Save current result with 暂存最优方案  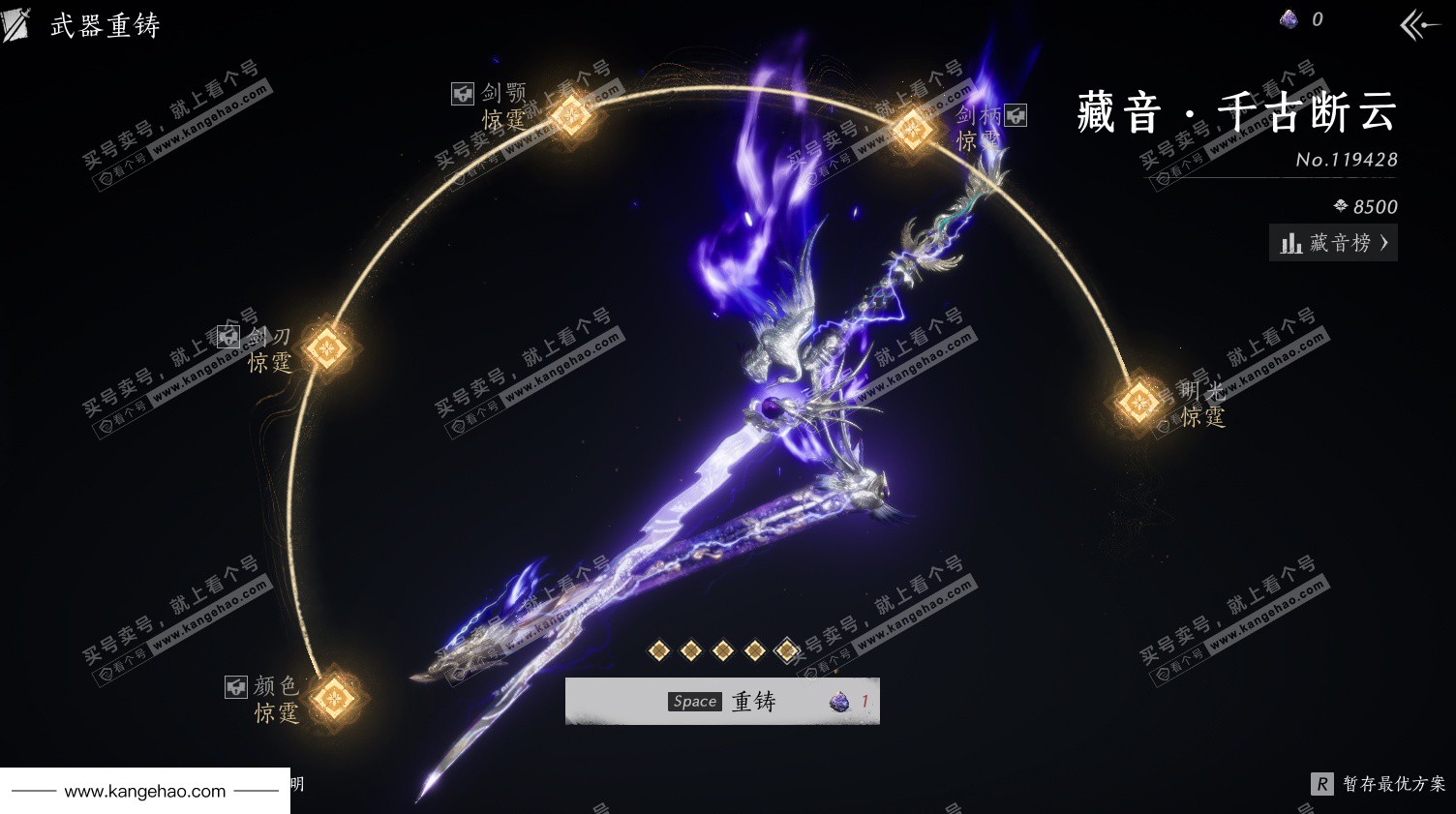1379,784
